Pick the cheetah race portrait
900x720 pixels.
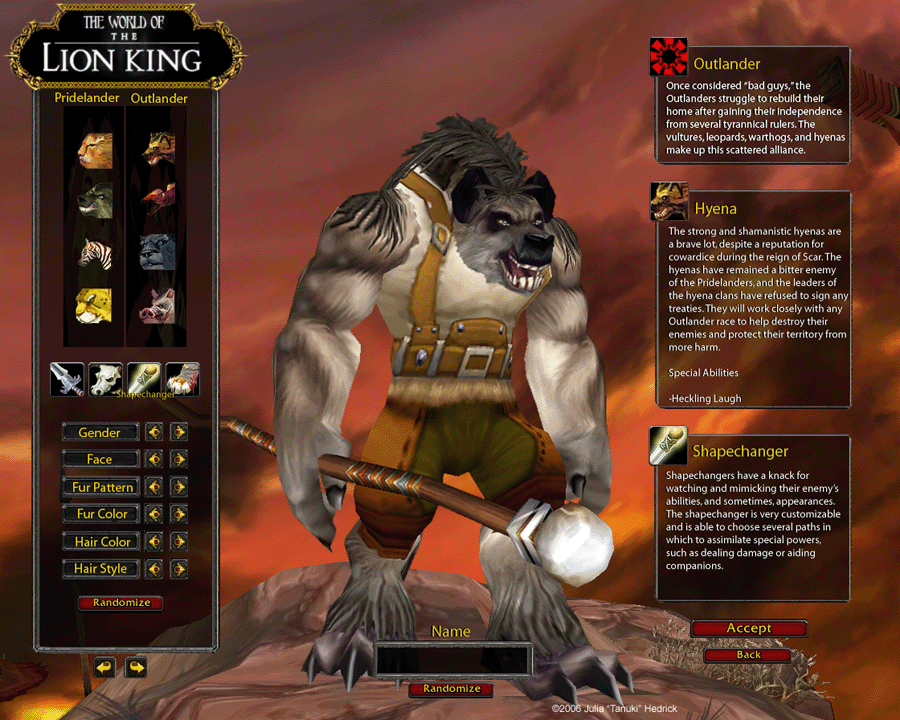[95, 304]
